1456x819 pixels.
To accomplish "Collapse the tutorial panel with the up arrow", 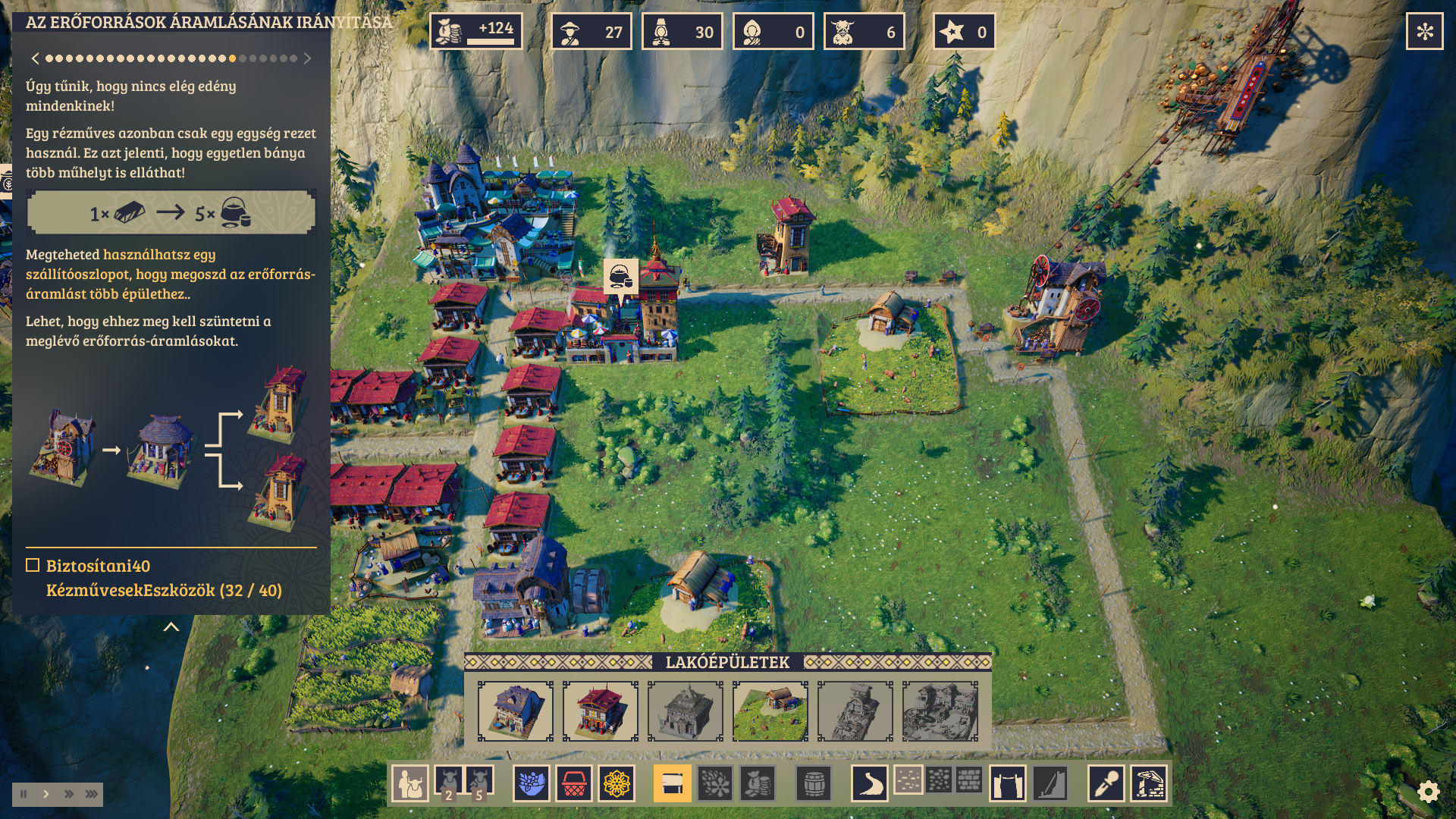I will pos(171,627).
